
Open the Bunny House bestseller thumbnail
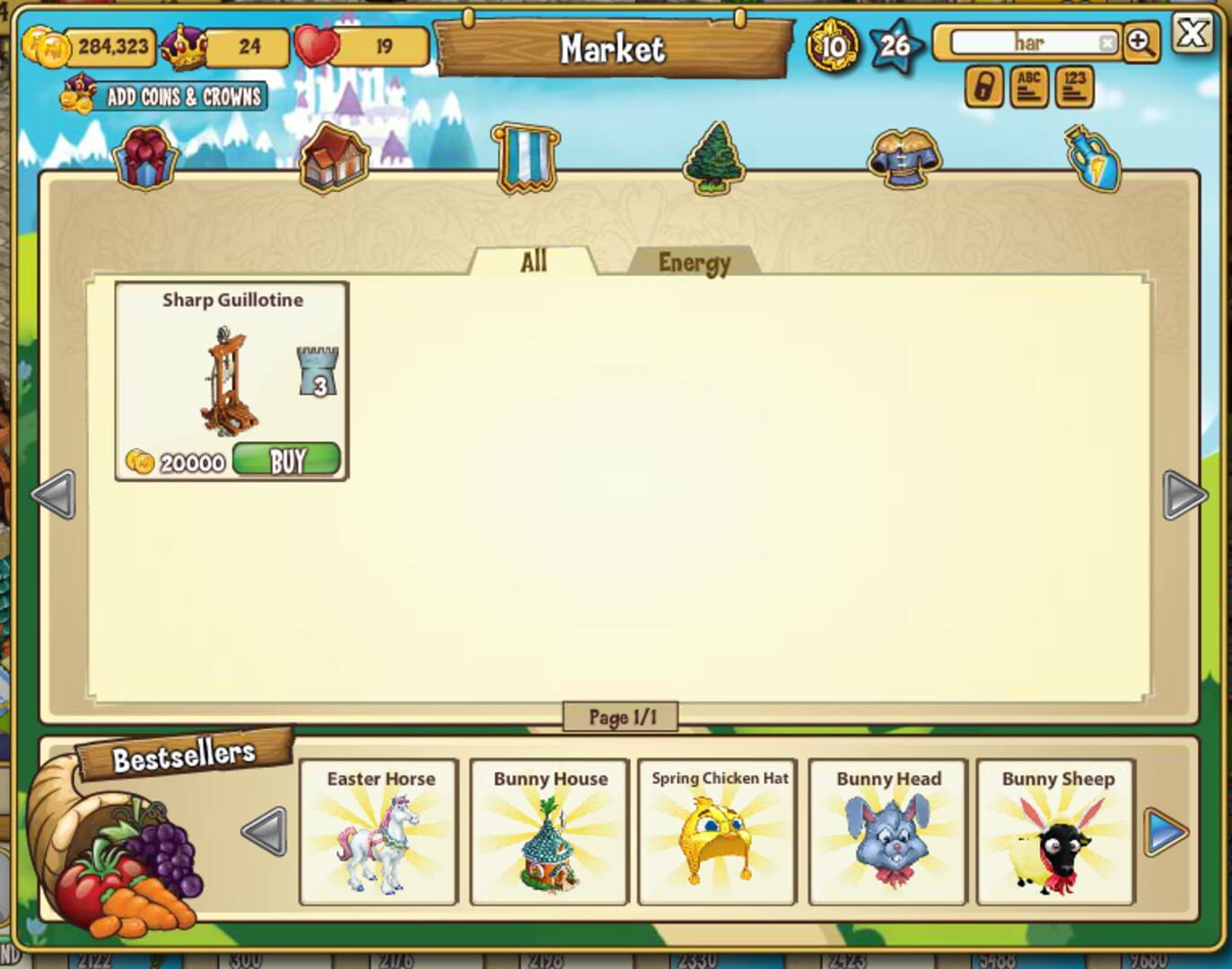tap(548, 833)
